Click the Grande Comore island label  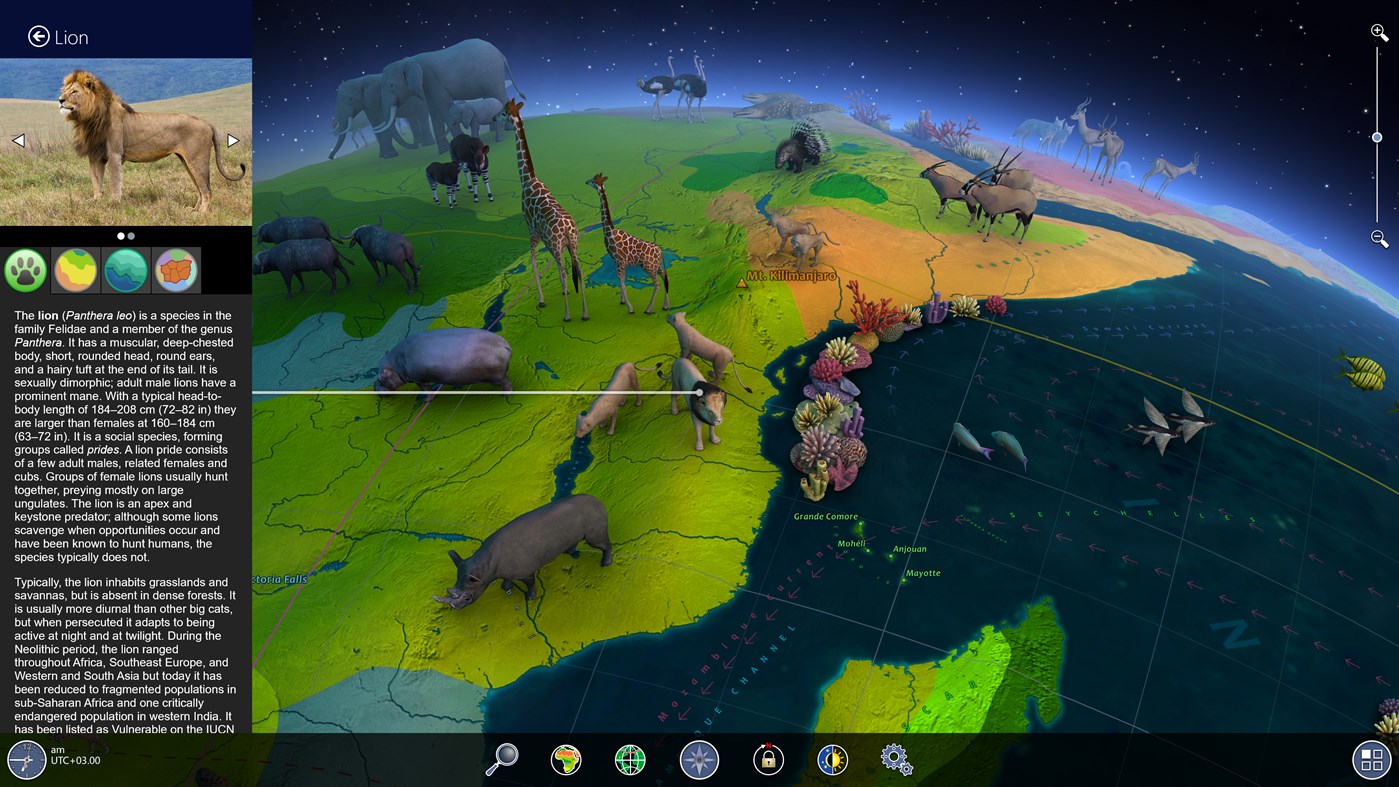(824, 516)
